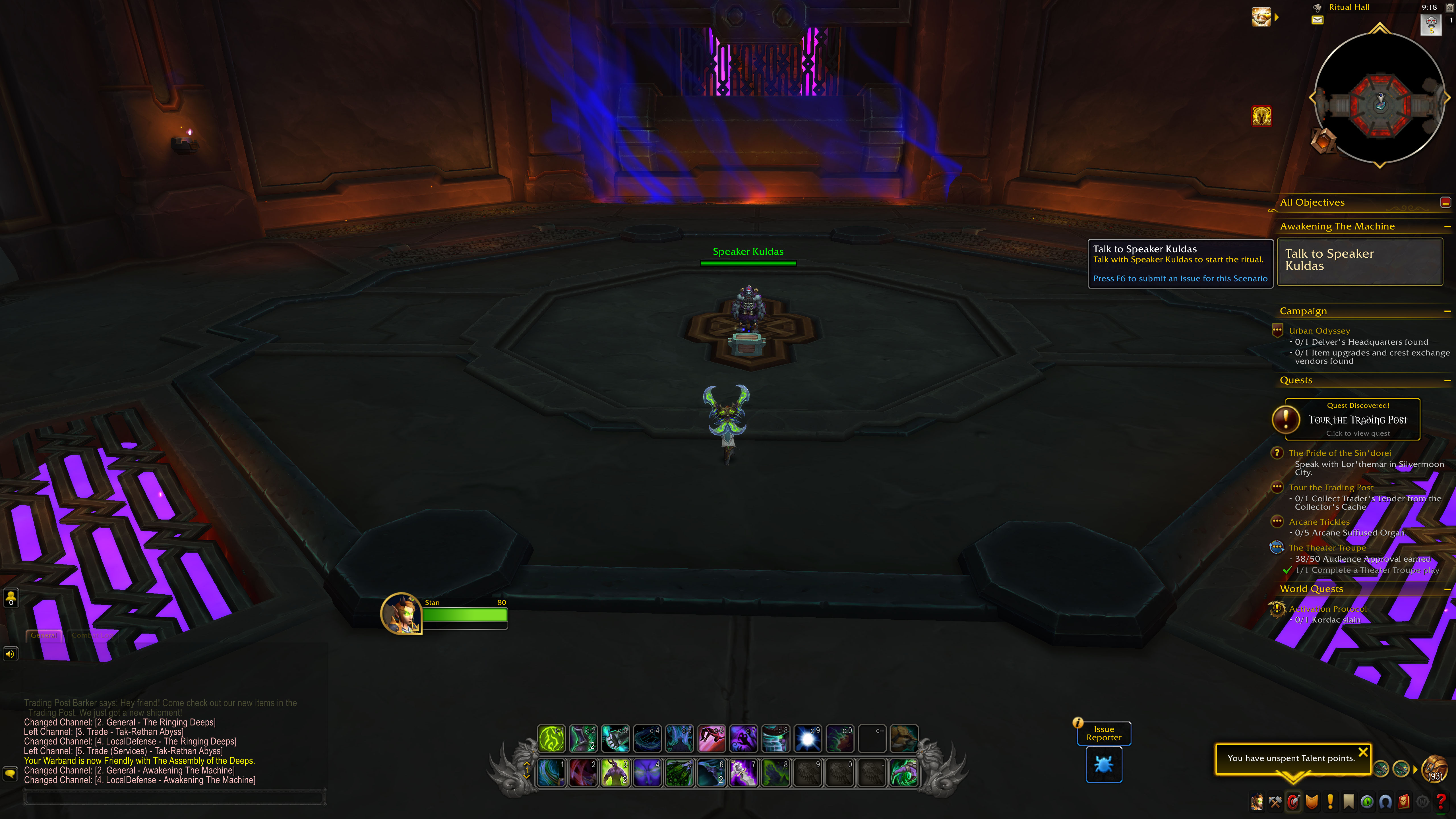
Task: Open the character info portrait micro button
Action: pos(1256,801)
